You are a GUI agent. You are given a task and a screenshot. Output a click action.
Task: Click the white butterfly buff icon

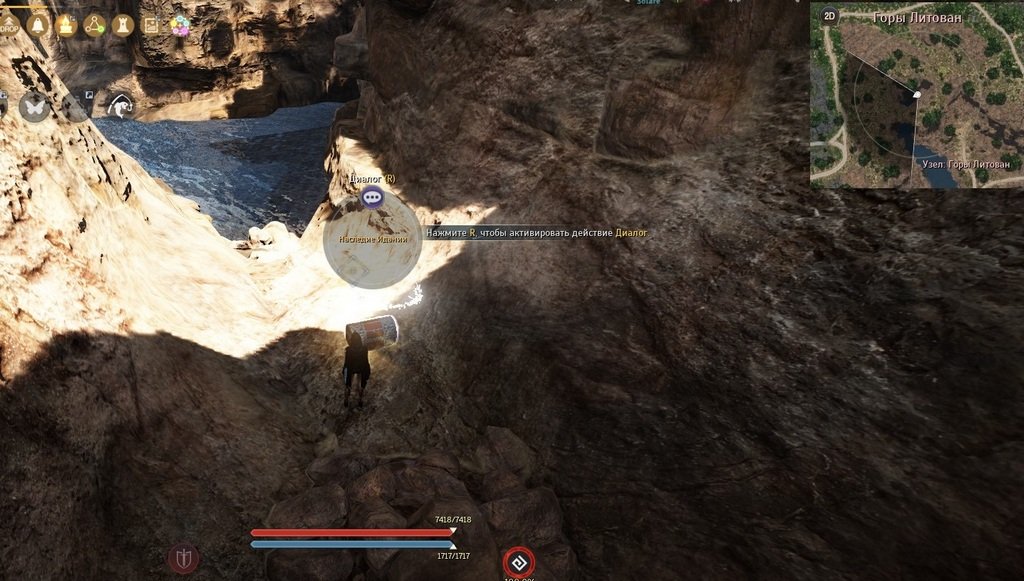click(x=35, y=106)
